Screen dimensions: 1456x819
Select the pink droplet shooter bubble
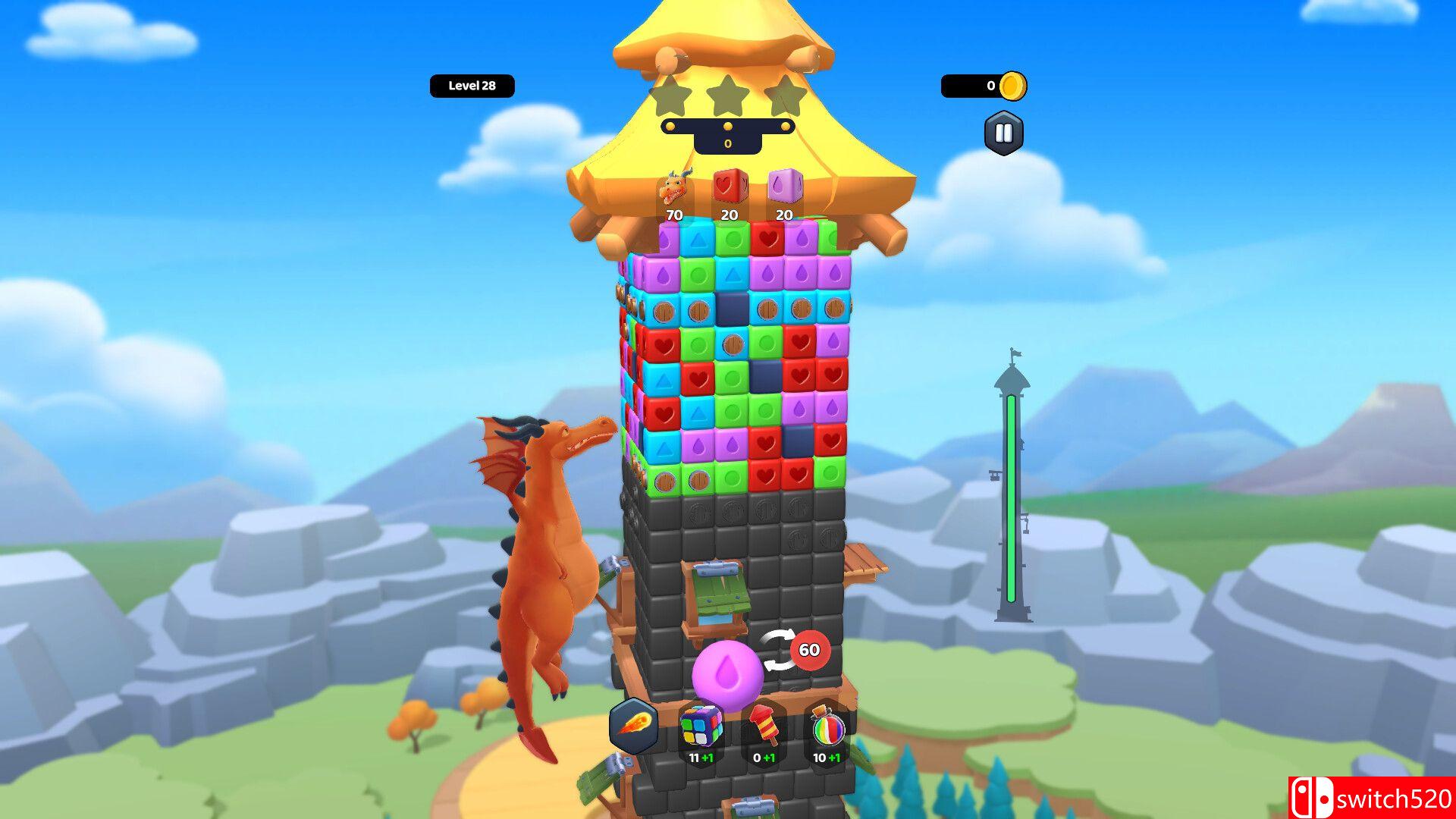727,674
